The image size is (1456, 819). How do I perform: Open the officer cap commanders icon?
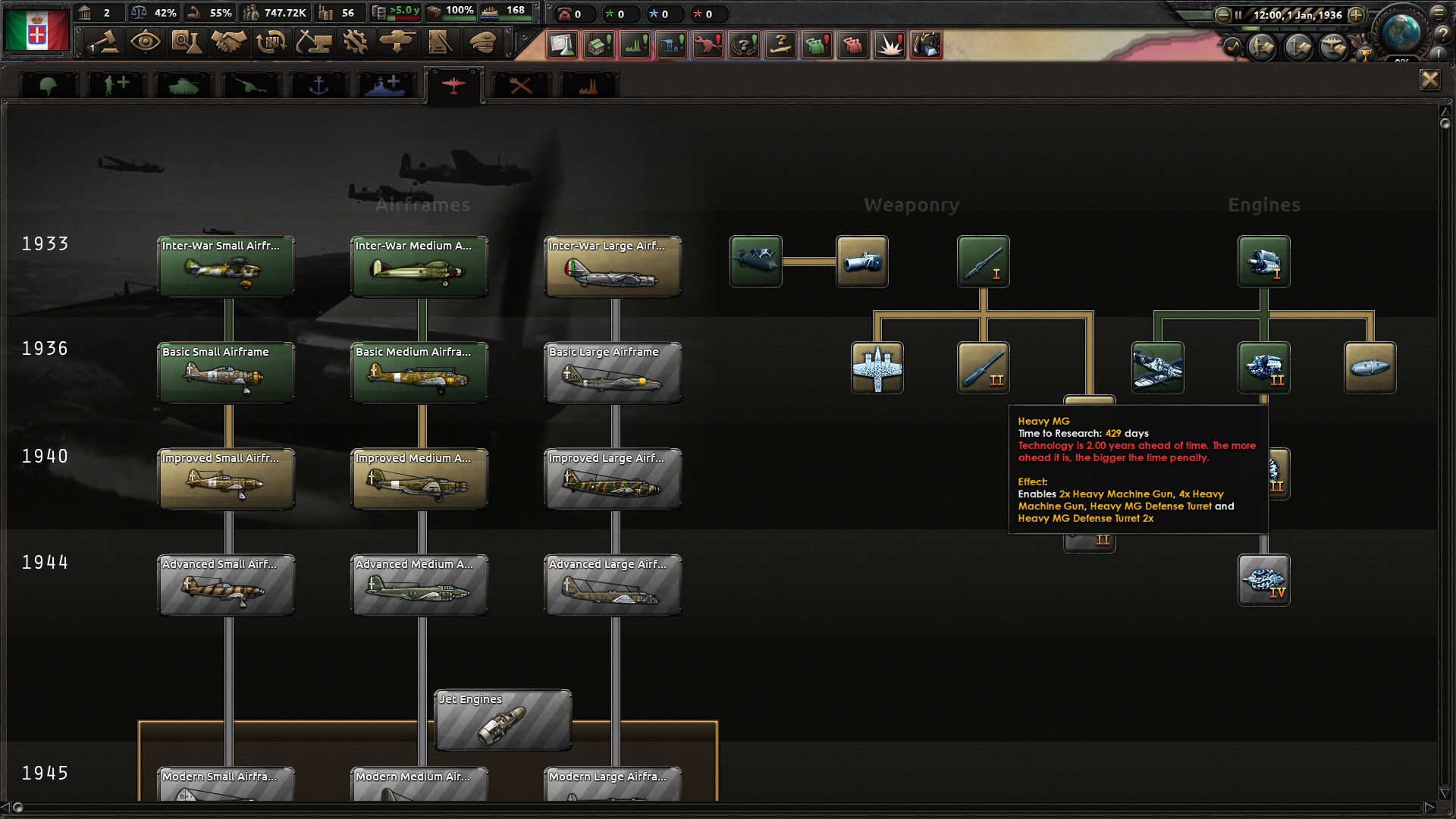[x=482, y=43]
